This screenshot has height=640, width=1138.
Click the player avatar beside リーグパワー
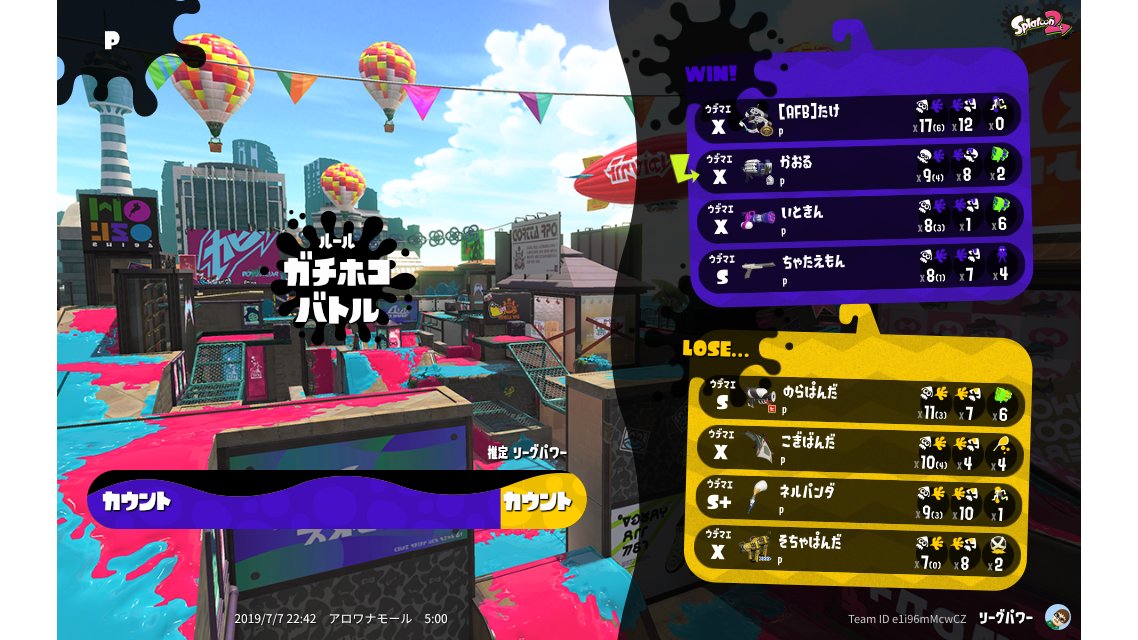(x=1058, y=617)
